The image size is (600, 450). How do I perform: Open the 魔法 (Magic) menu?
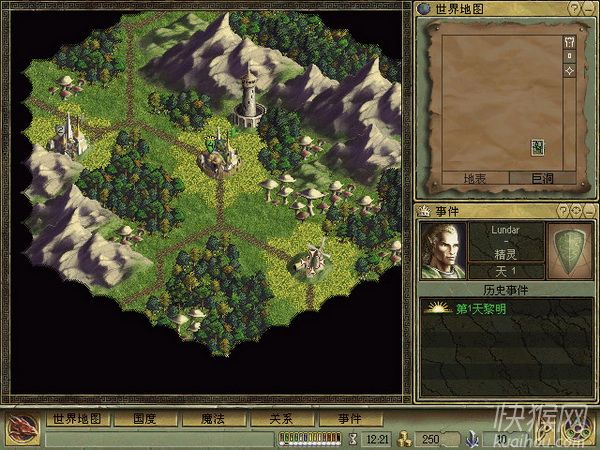point(212,419)
